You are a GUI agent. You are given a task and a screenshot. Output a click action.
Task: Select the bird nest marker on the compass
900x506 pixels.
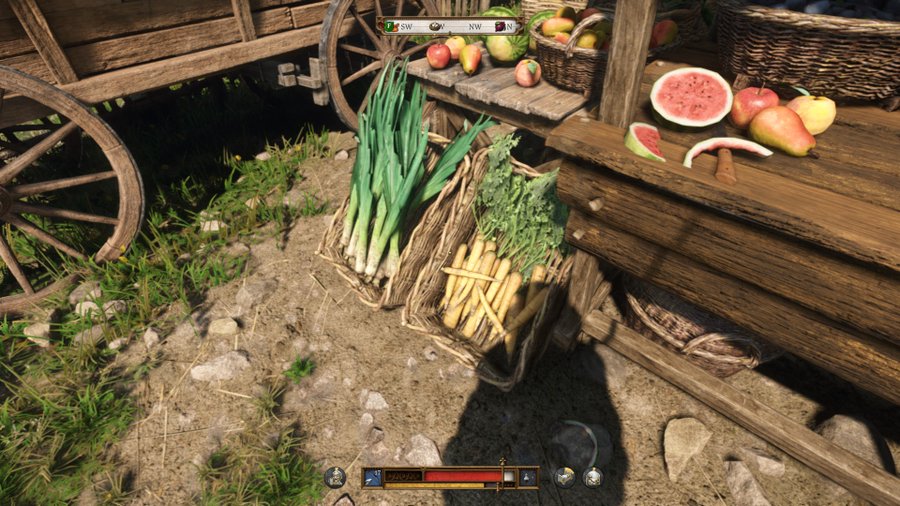coord(436,26)
